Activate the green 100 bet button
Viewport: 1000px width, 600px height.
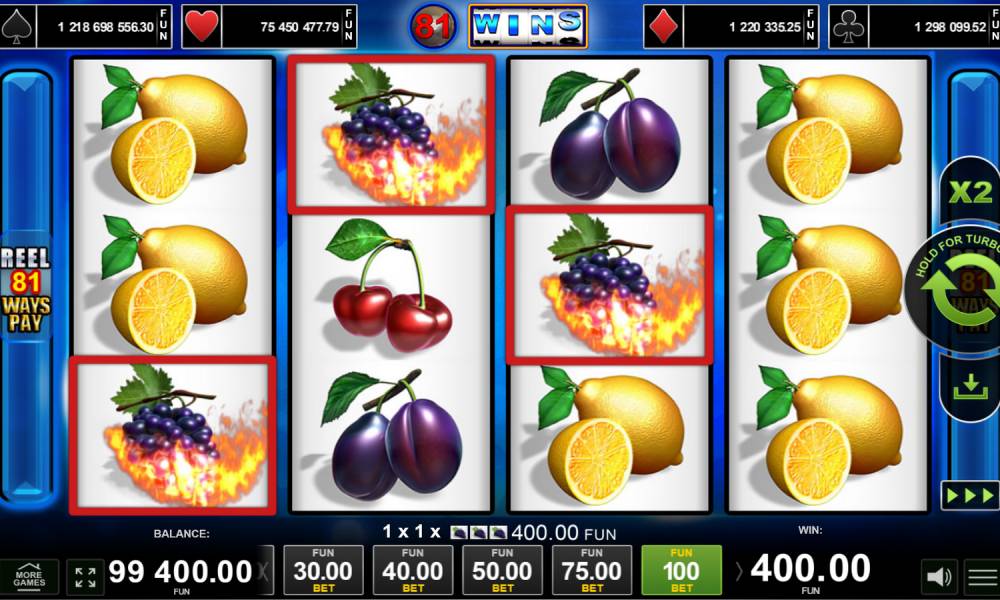(x=681, y=570)
